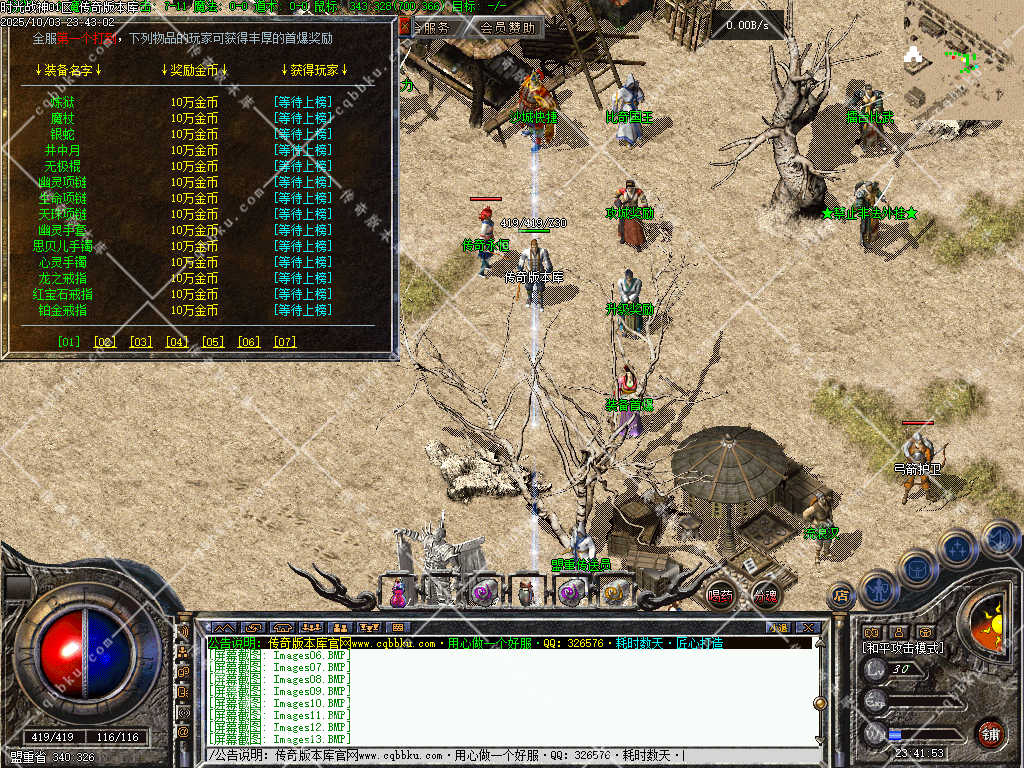Show page 05 of the reward list

point(213,342)
